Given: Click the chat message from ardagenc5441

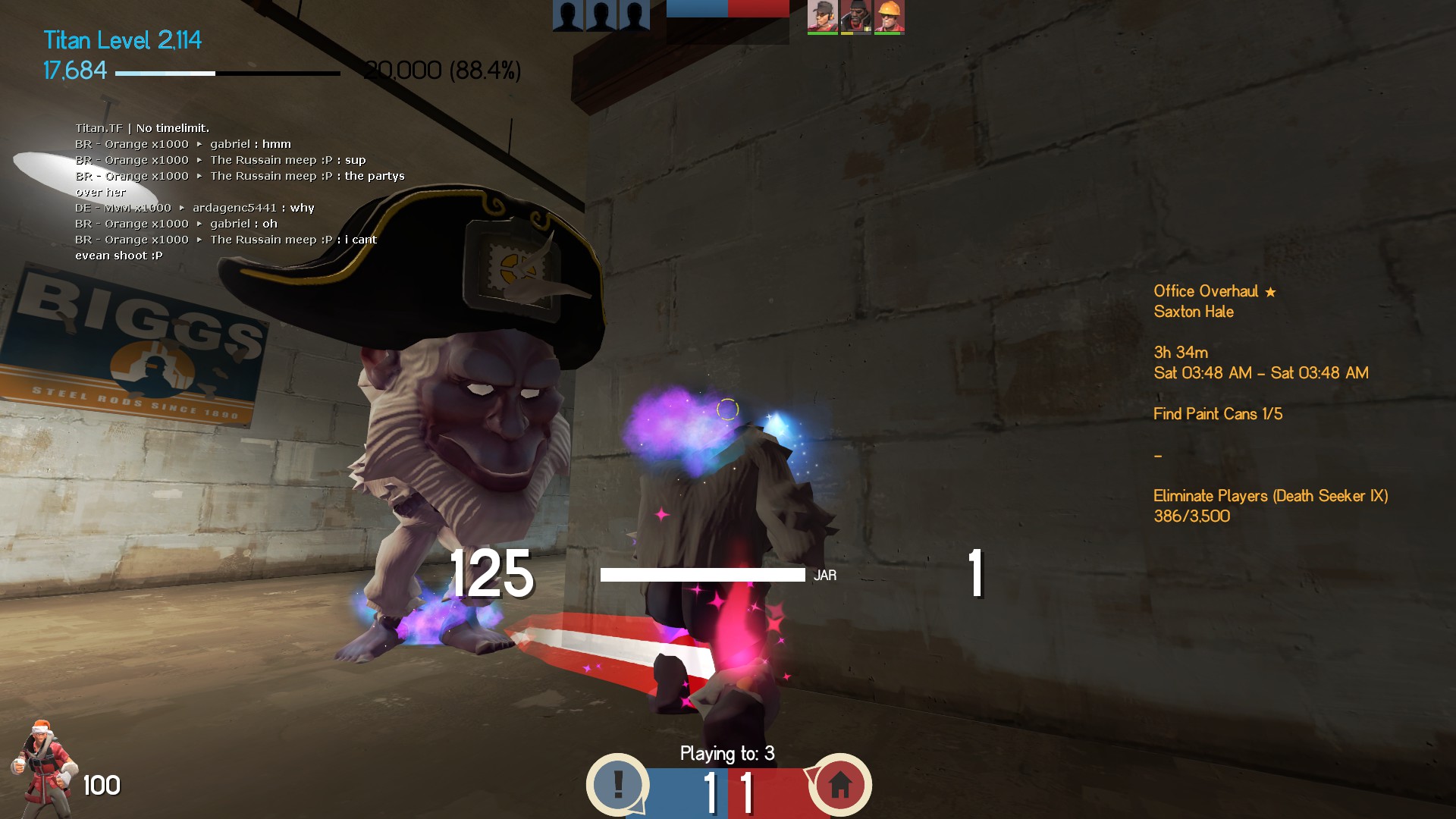Looking at the screenshot, I should tap(194, 208).
